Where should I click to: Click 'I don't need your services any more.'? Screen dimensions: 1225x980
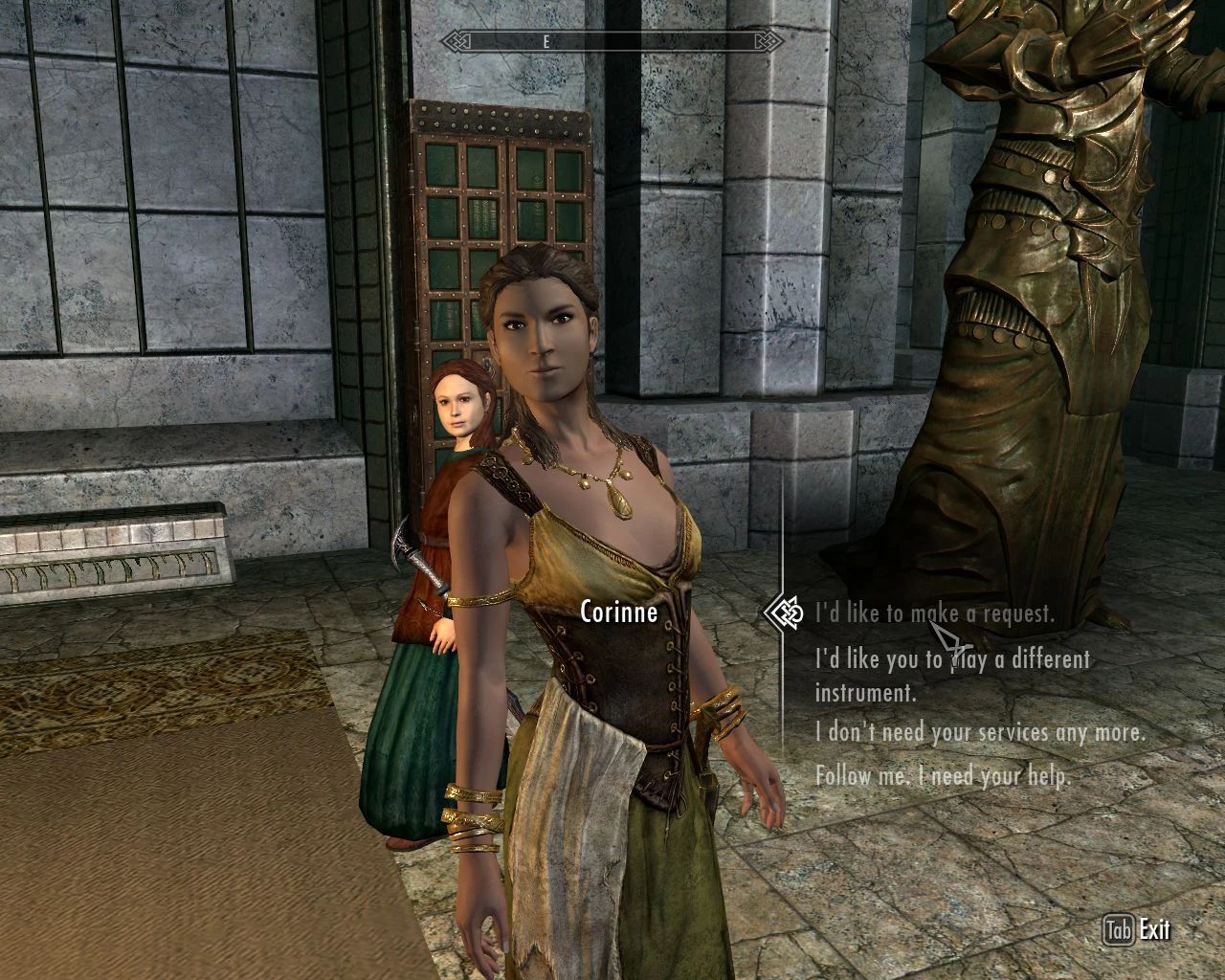tap(979, 733)
